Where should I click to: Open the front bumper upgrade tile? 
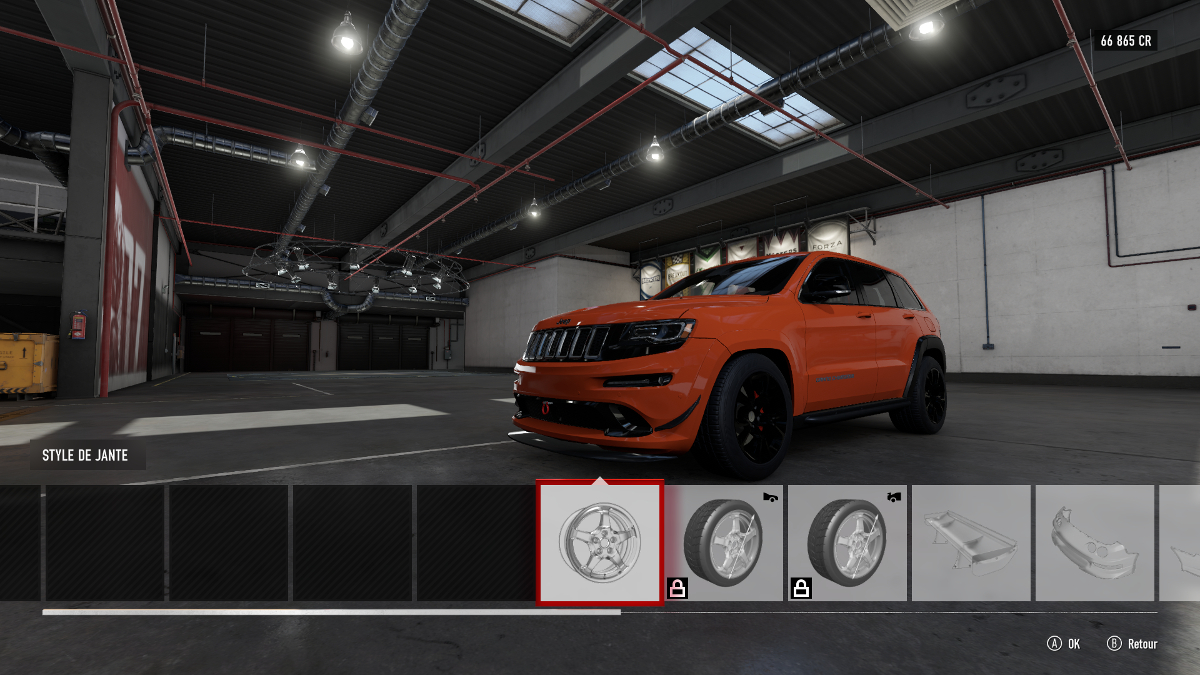point(1094,543)
